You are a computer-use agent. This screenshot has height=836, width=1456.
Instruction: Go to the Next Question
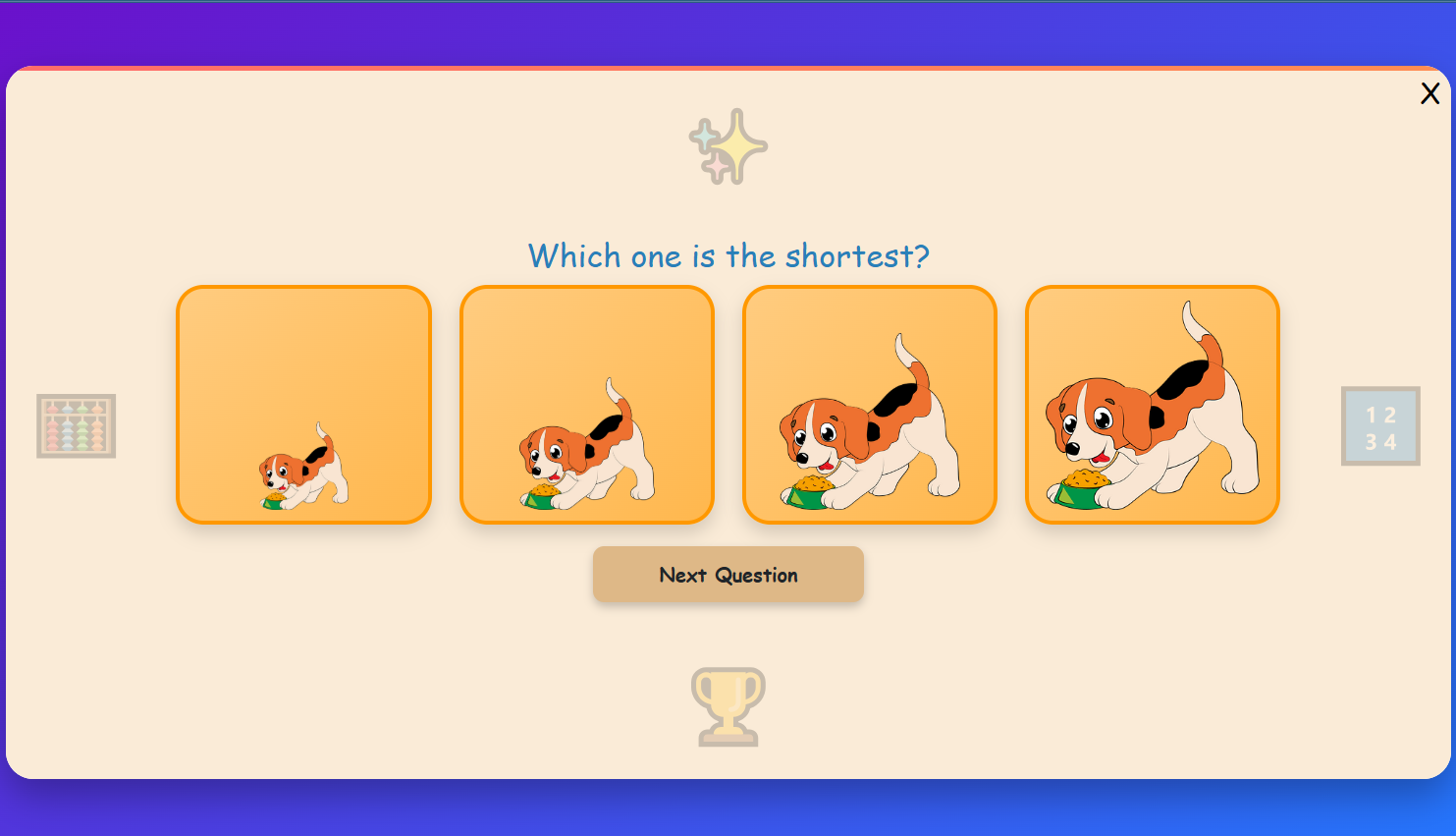point(728,575)
